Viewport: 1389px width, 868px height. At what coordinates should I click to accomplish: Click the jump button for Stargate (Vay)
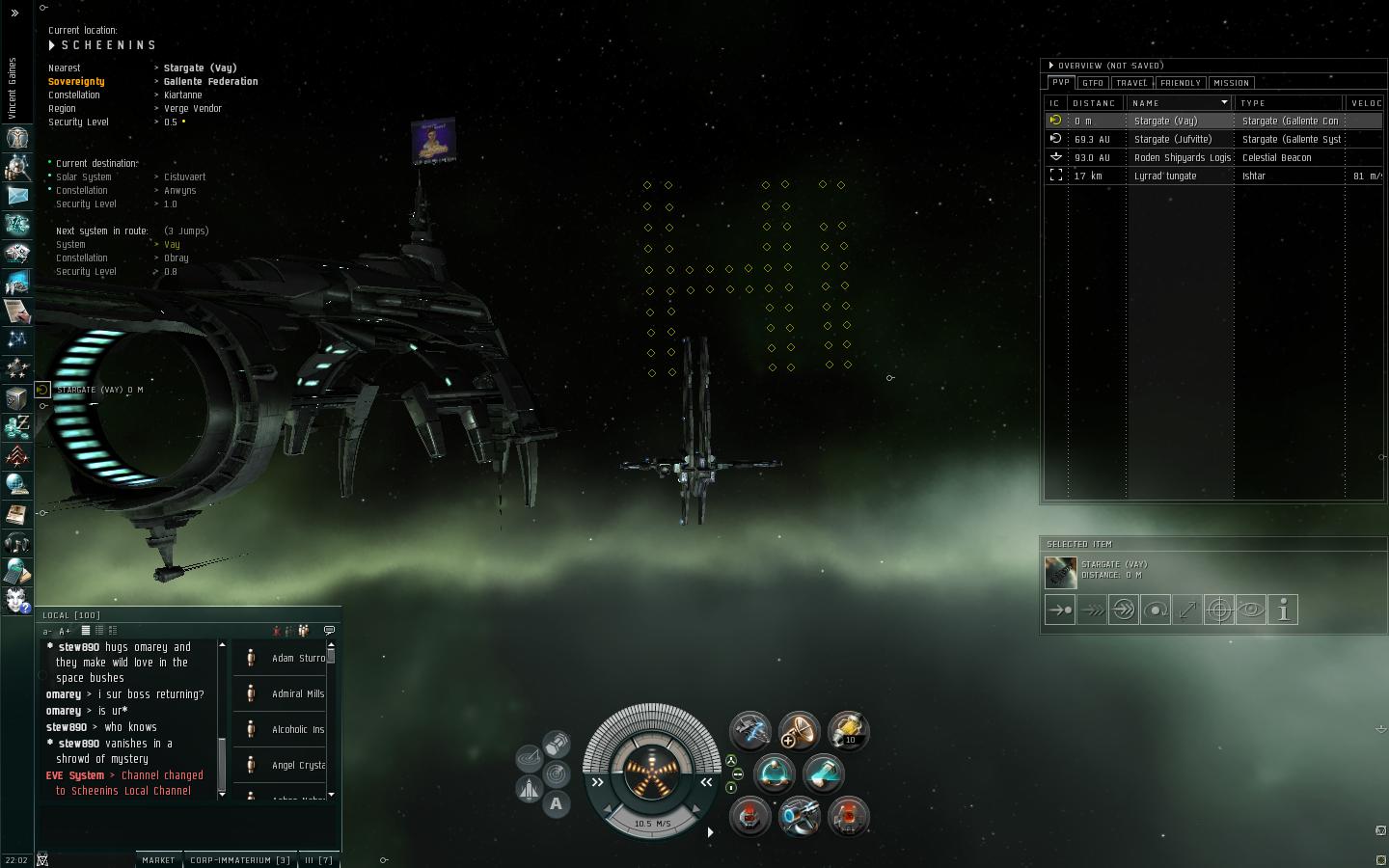click(x=1124, y=610)
